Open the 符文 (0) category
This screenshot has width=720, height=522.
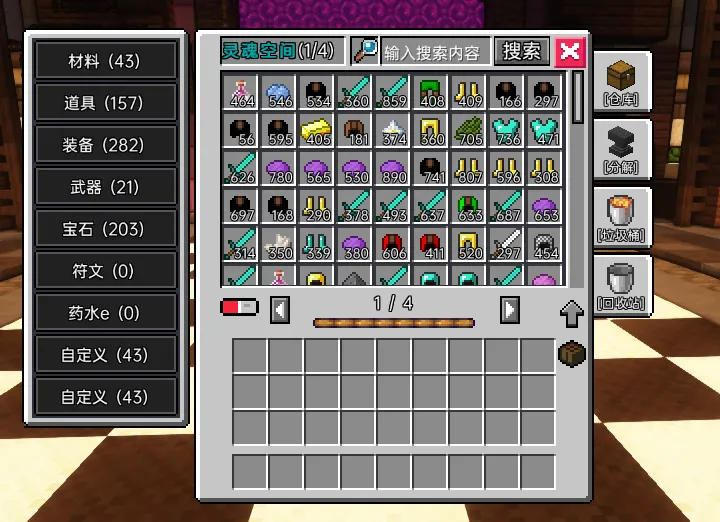(x=104, y=271)
